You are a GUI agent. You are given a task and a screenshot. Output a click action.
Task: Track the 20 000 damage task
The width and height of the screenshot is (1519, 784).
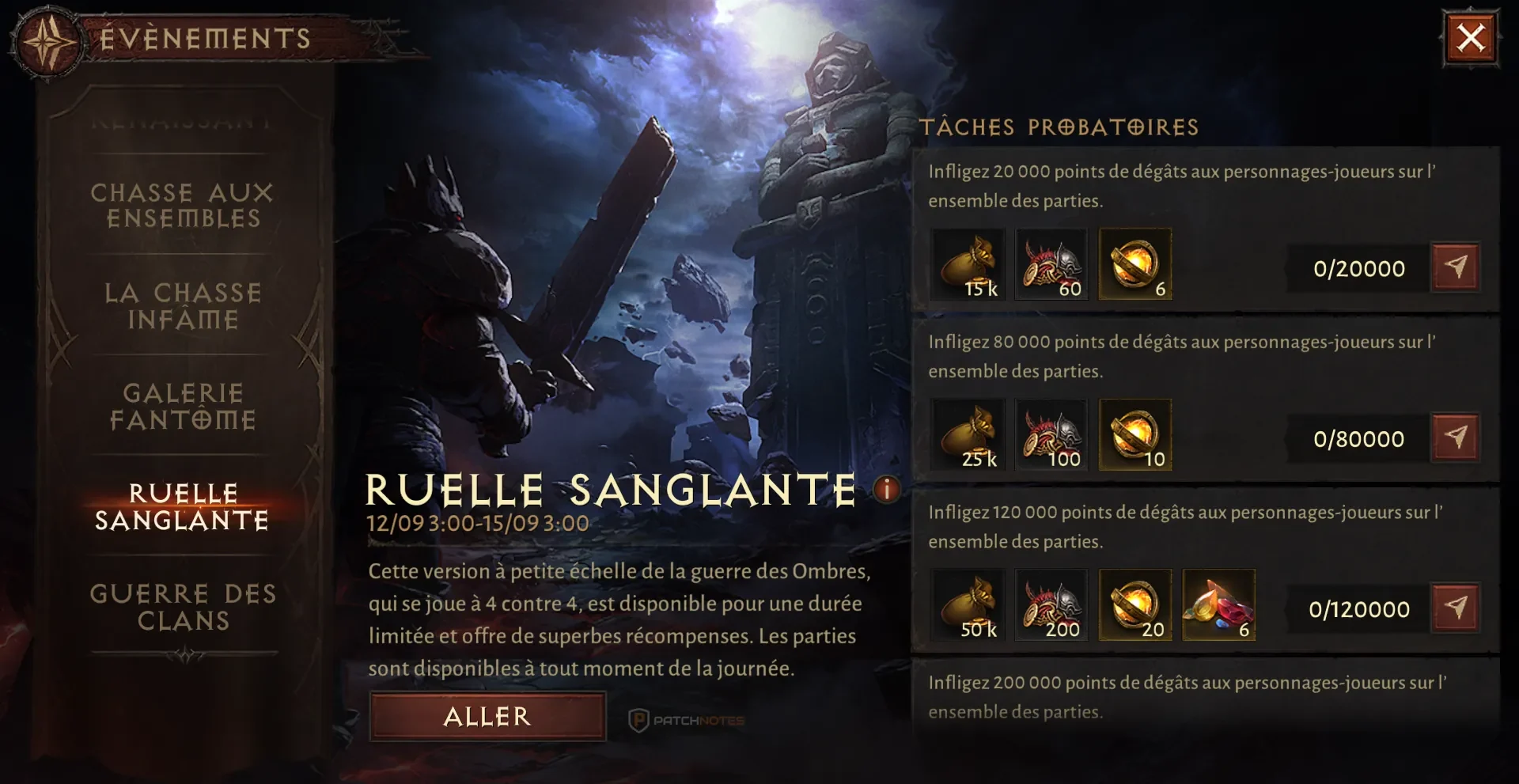tap(1456, 267)
